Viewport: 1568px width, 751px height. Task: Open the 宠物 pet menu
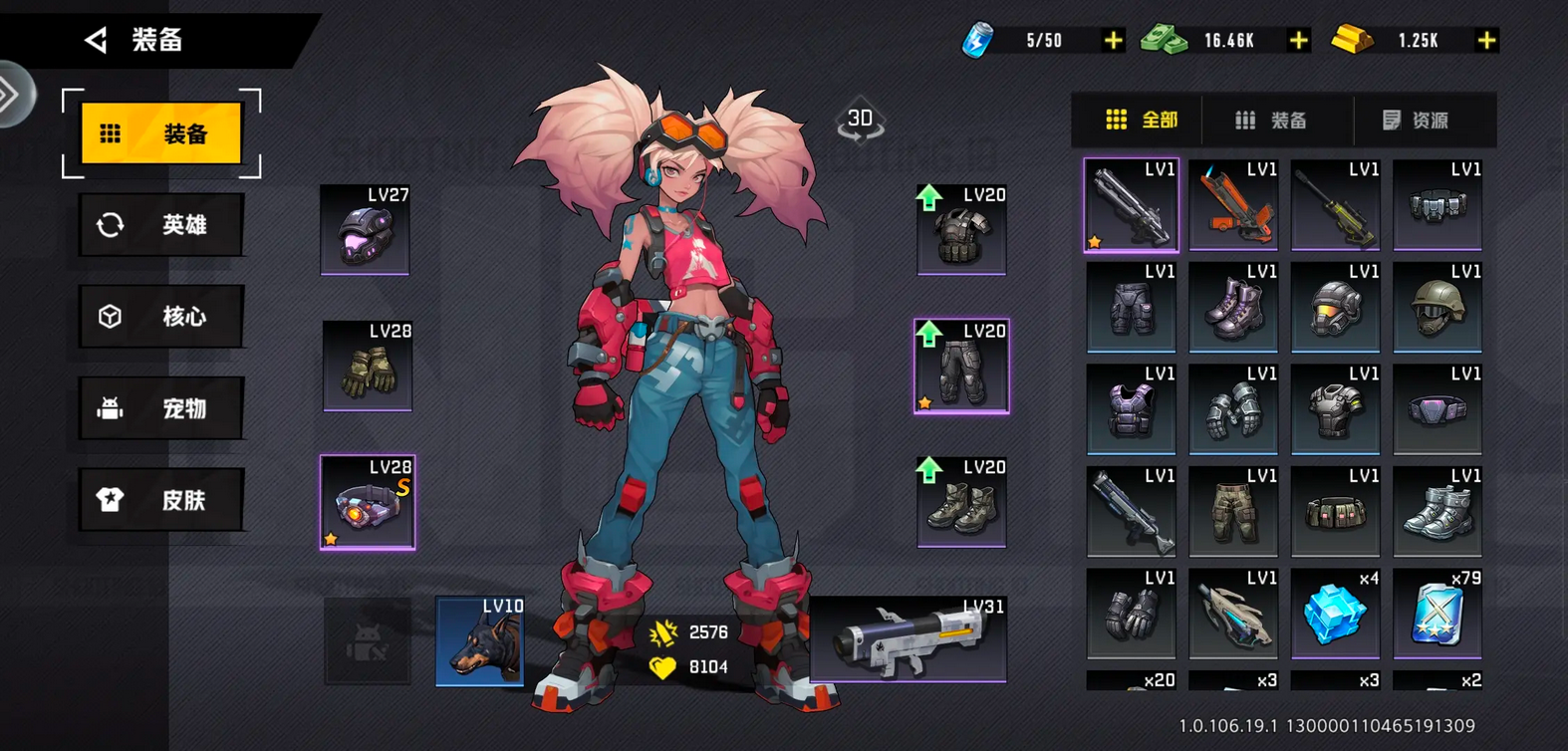pos(161,408)
